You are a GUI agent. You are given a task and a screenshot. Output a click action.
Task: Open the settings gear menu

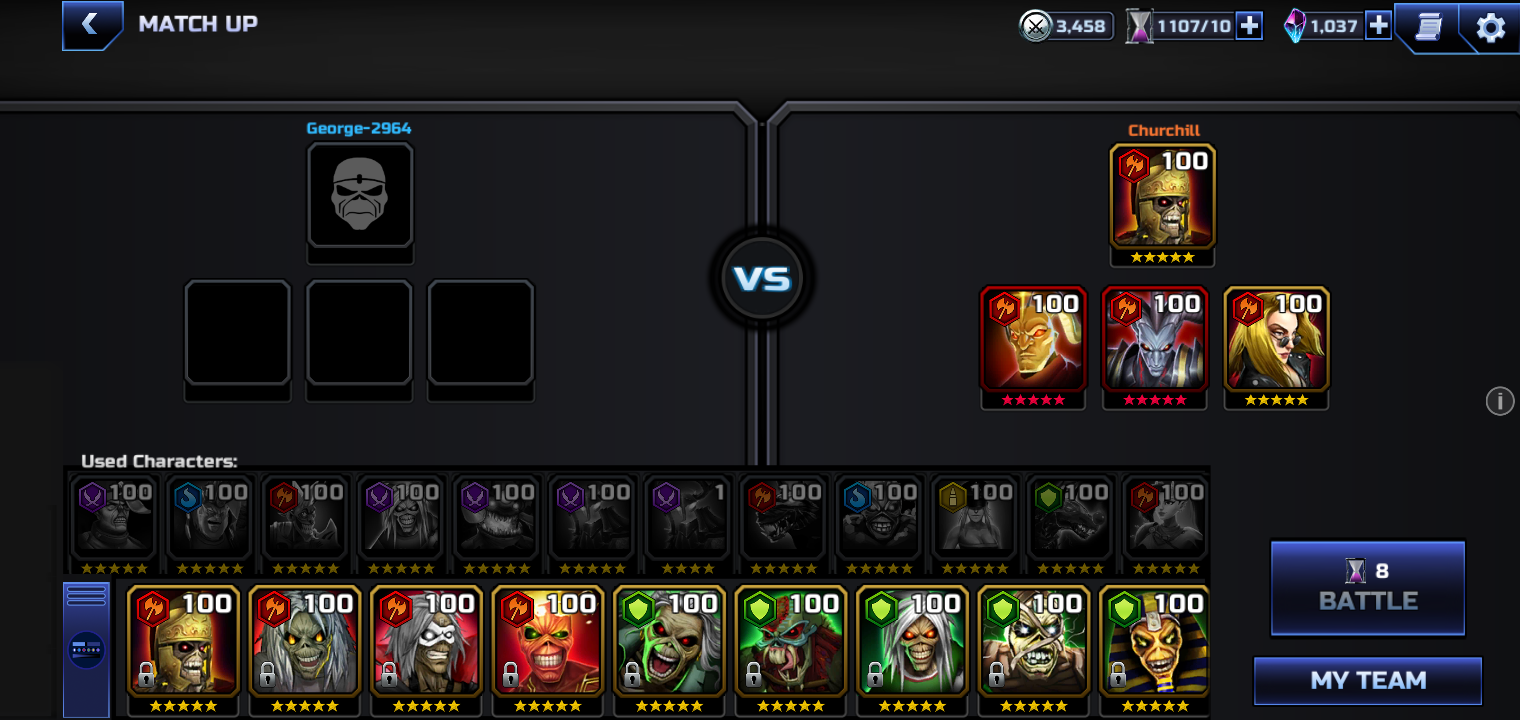click(1490, 27)
